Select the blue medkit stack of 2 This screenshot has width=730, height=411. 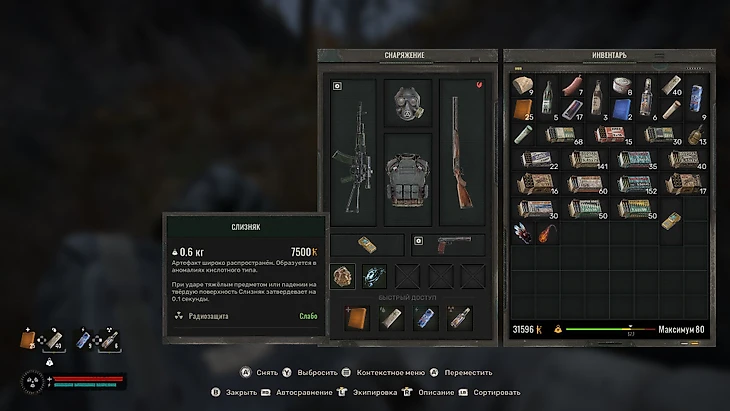click(622, 109)
